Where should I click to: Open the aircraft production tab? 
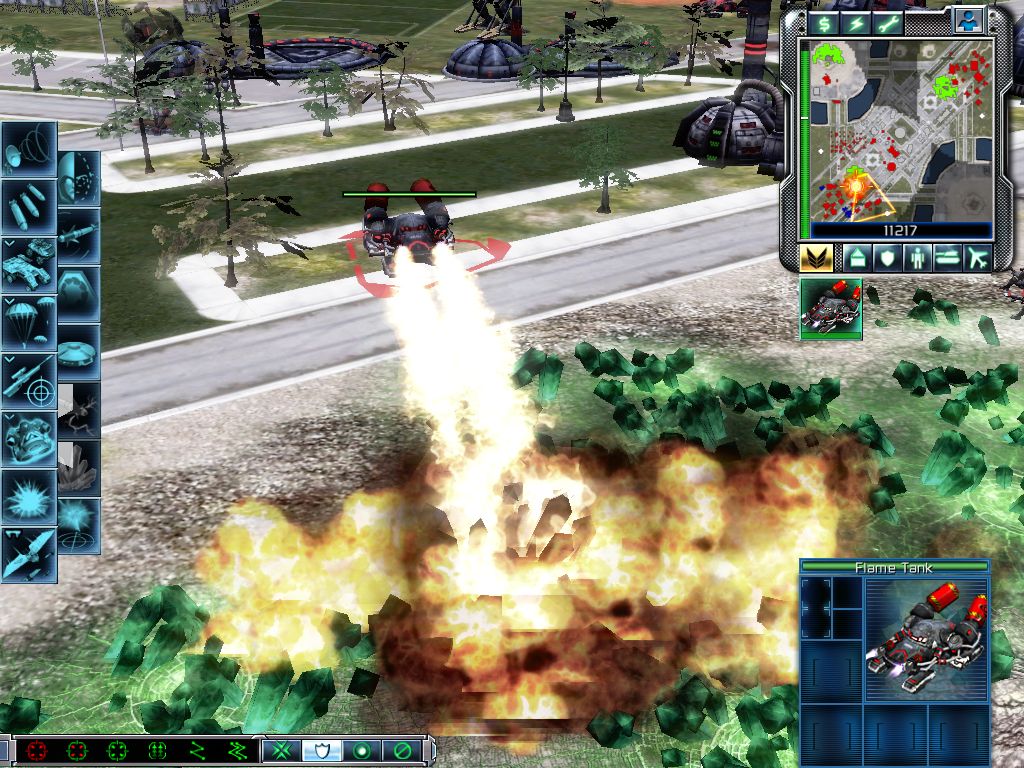coord(977,257)
